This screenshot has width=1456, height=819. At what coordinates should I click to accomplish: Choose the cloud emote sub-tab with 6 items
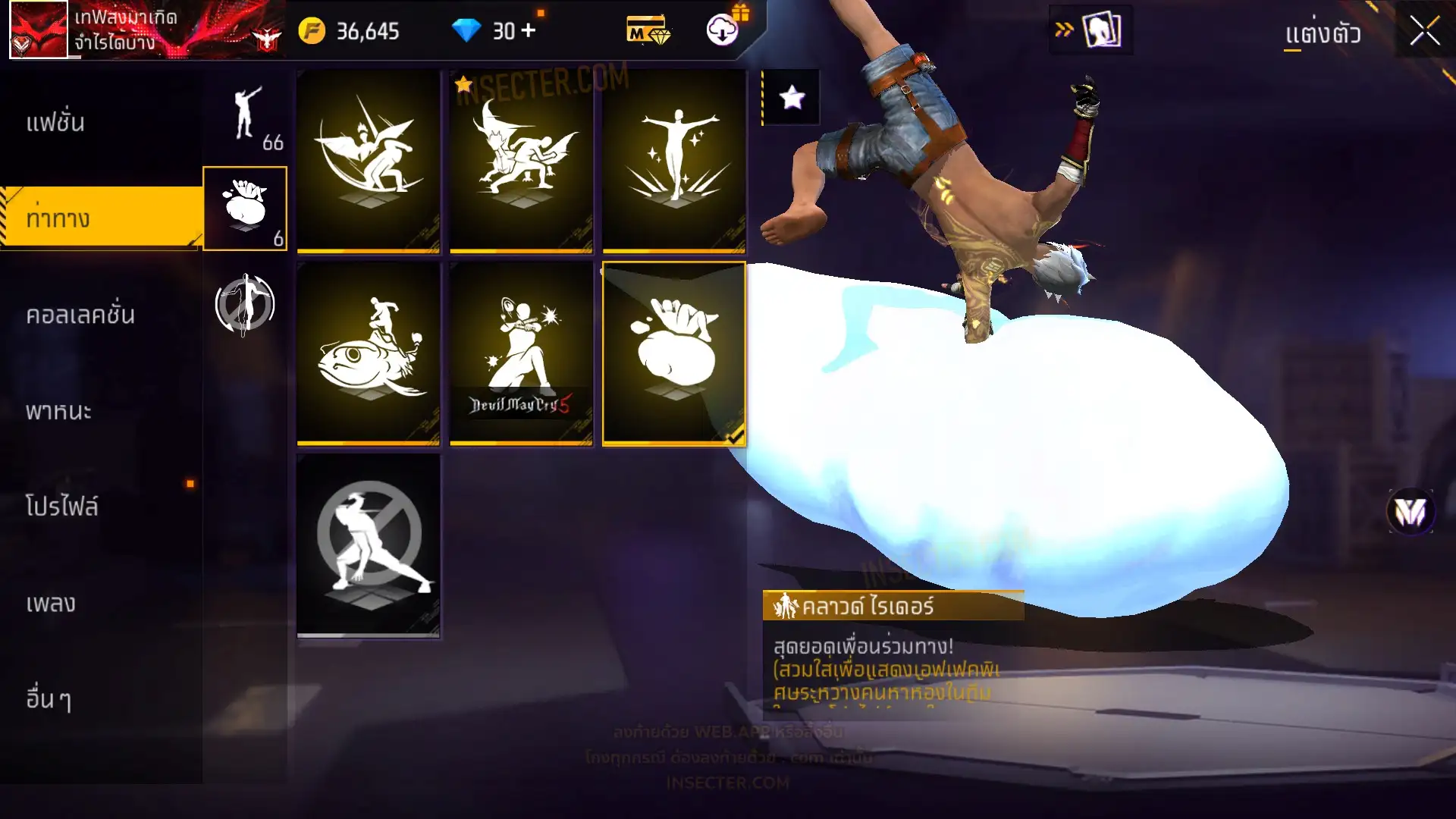coord(245,209)
